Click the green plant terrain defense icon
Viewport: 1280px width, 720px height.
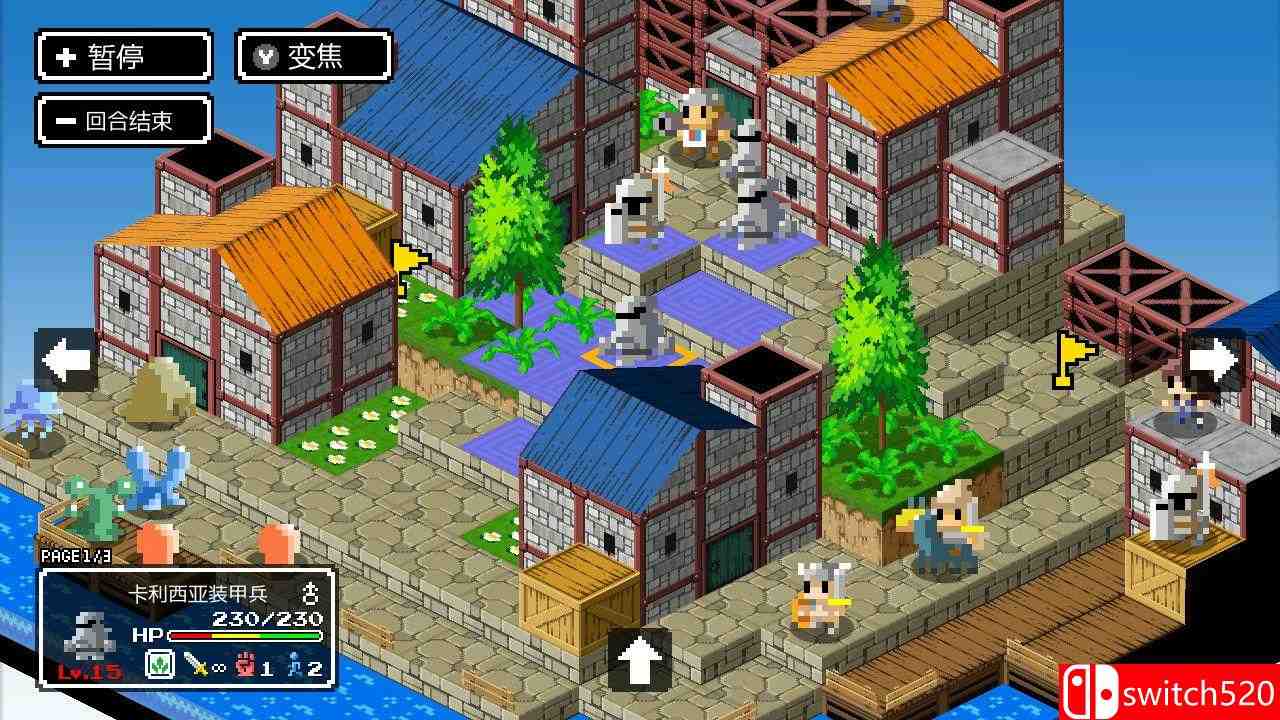158,664
